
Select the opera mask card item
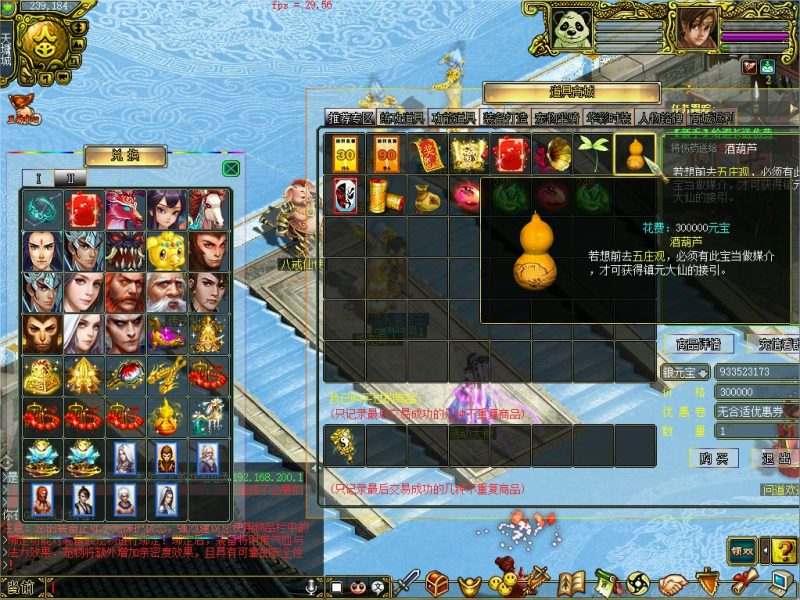(x=344, y=194)
